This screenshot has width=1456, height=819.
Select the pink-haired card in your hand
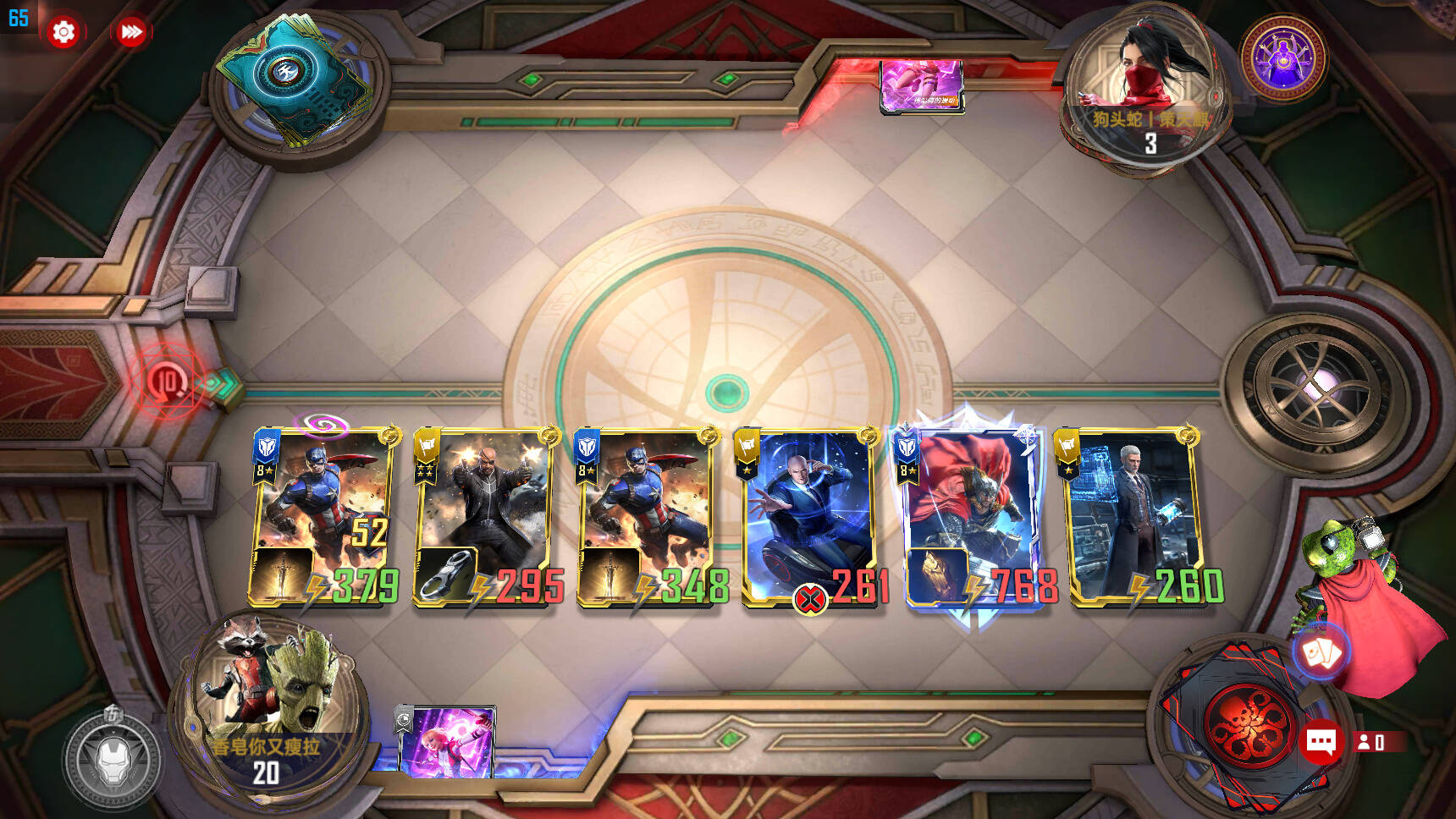448,743
